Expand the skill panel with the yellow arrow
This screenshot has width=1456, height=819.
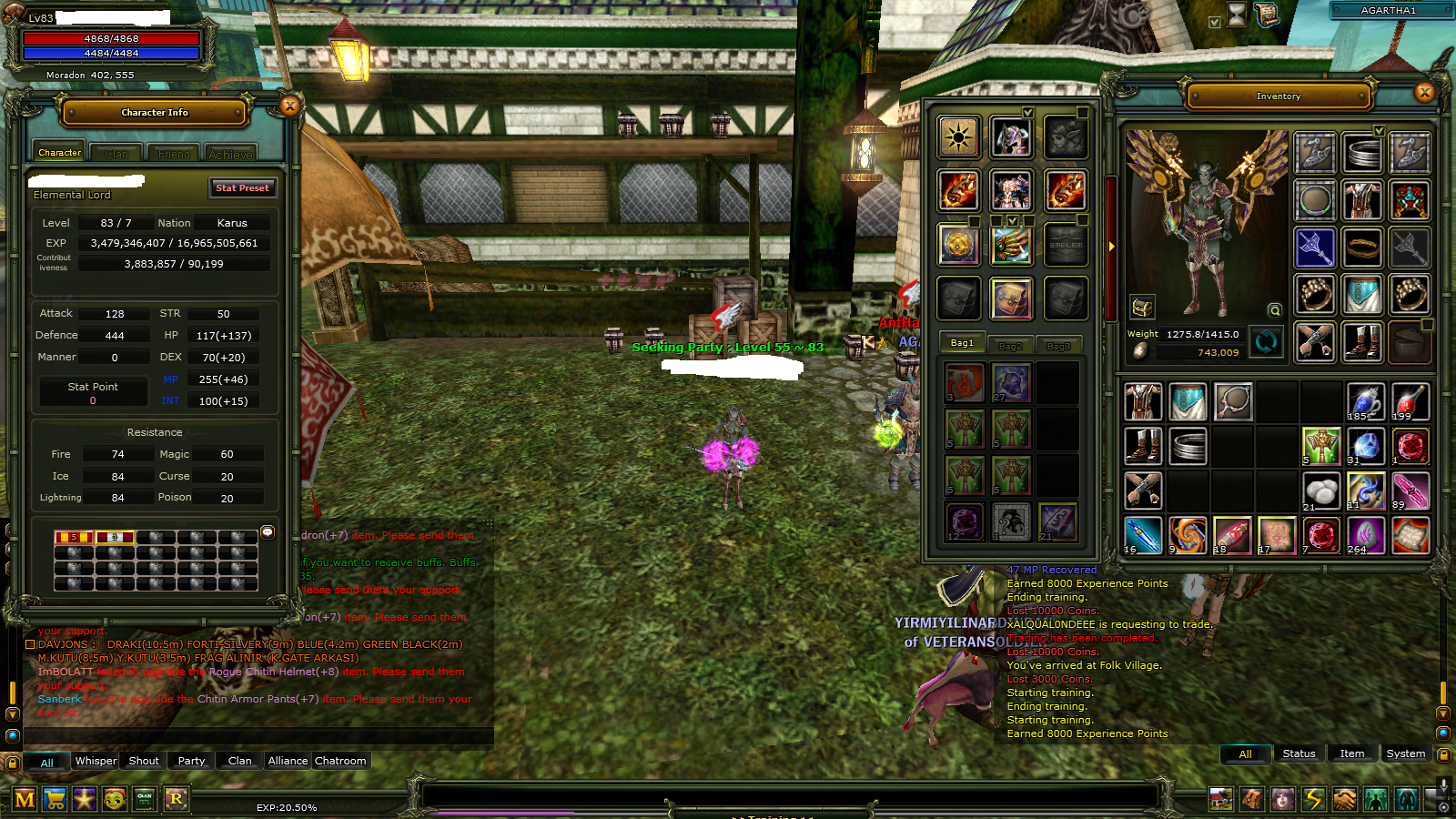coord(1111,247)
